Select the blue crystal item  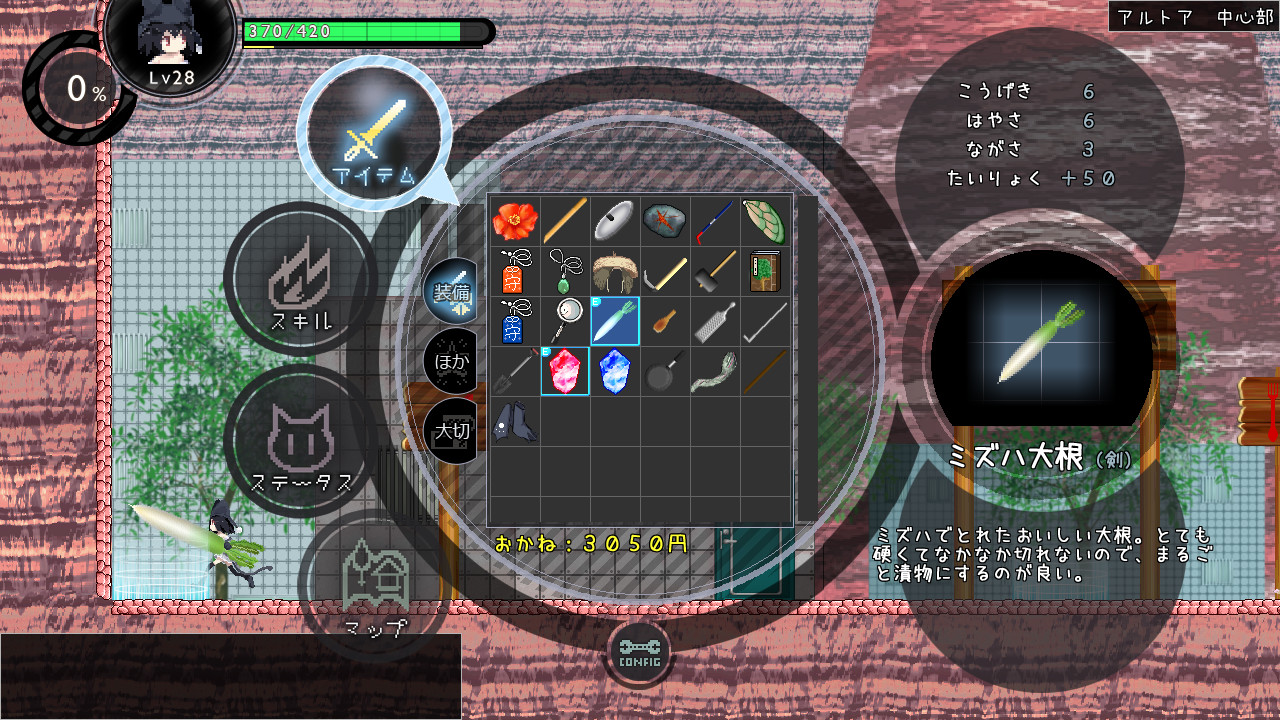tap(615, 371)
